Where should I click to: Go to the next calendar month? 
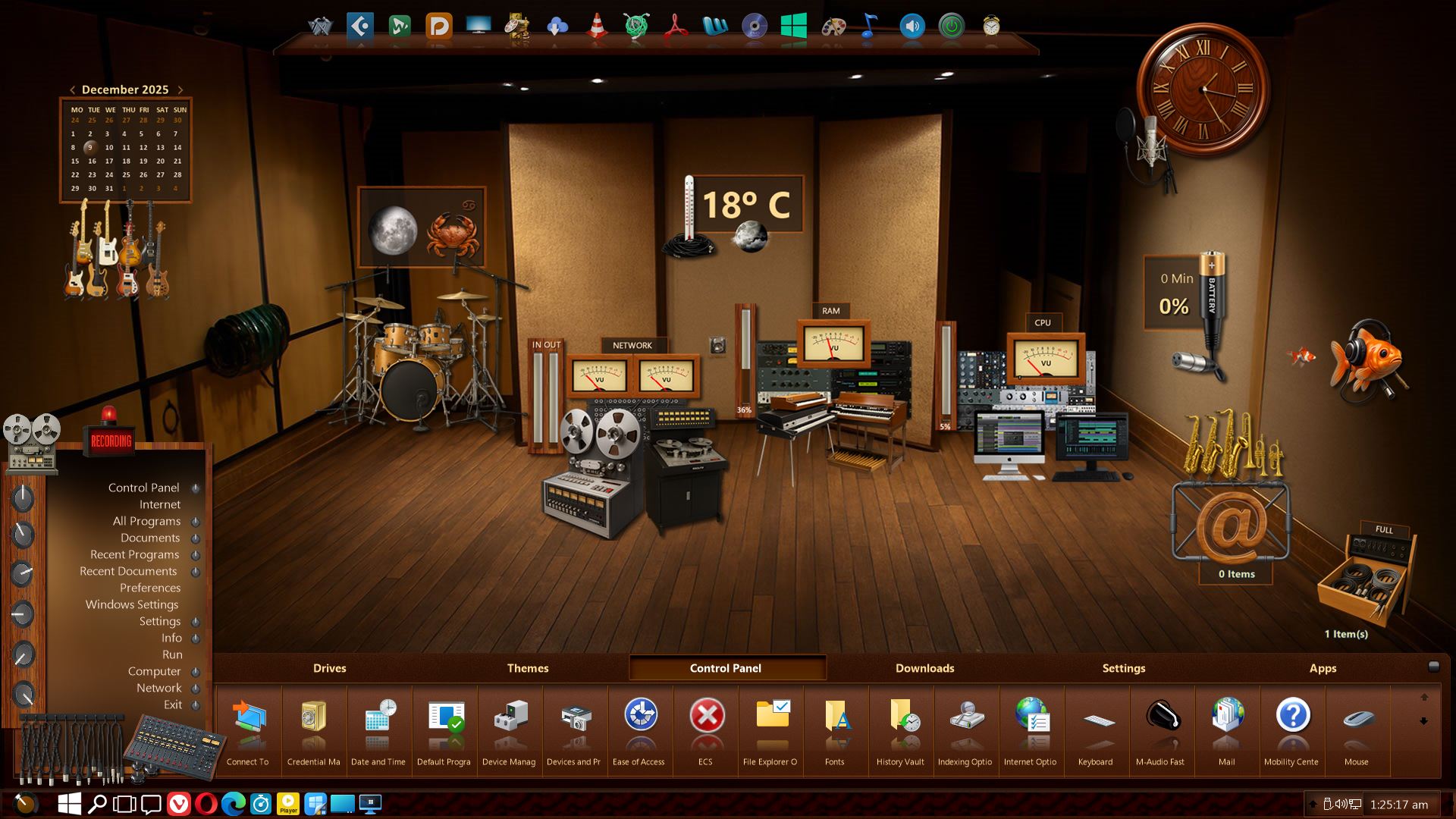coord(180,89)
